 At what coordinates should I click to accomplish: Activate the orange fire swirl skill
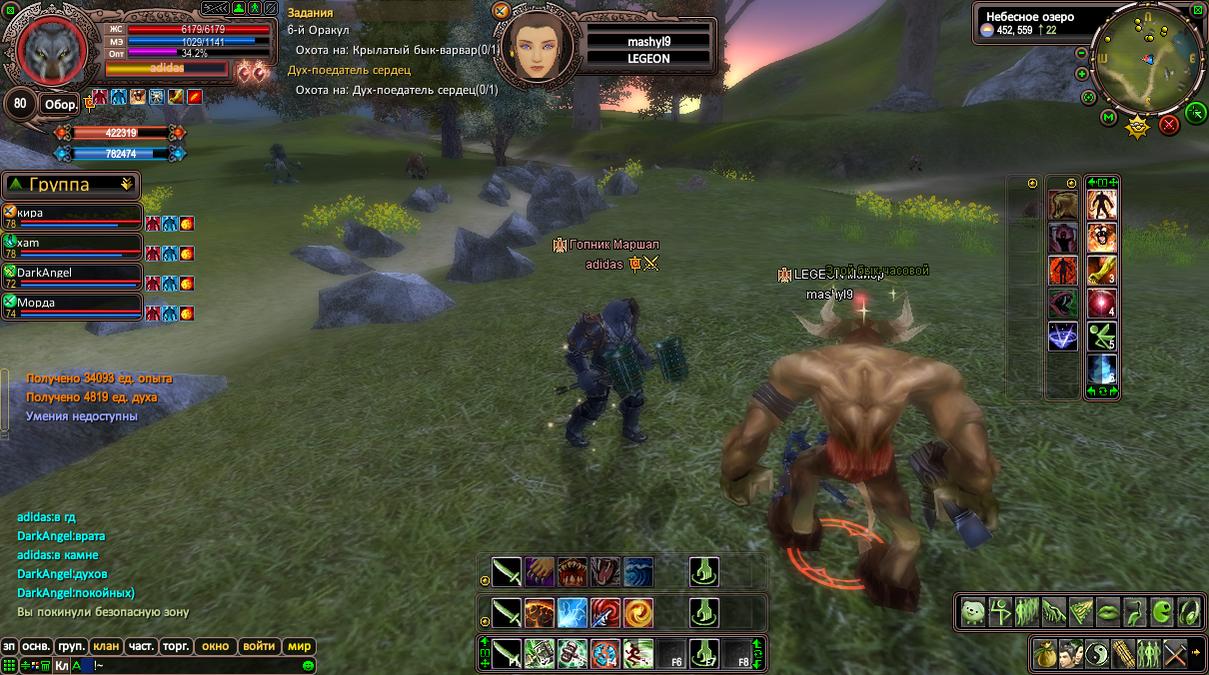(x=638, y=611)
